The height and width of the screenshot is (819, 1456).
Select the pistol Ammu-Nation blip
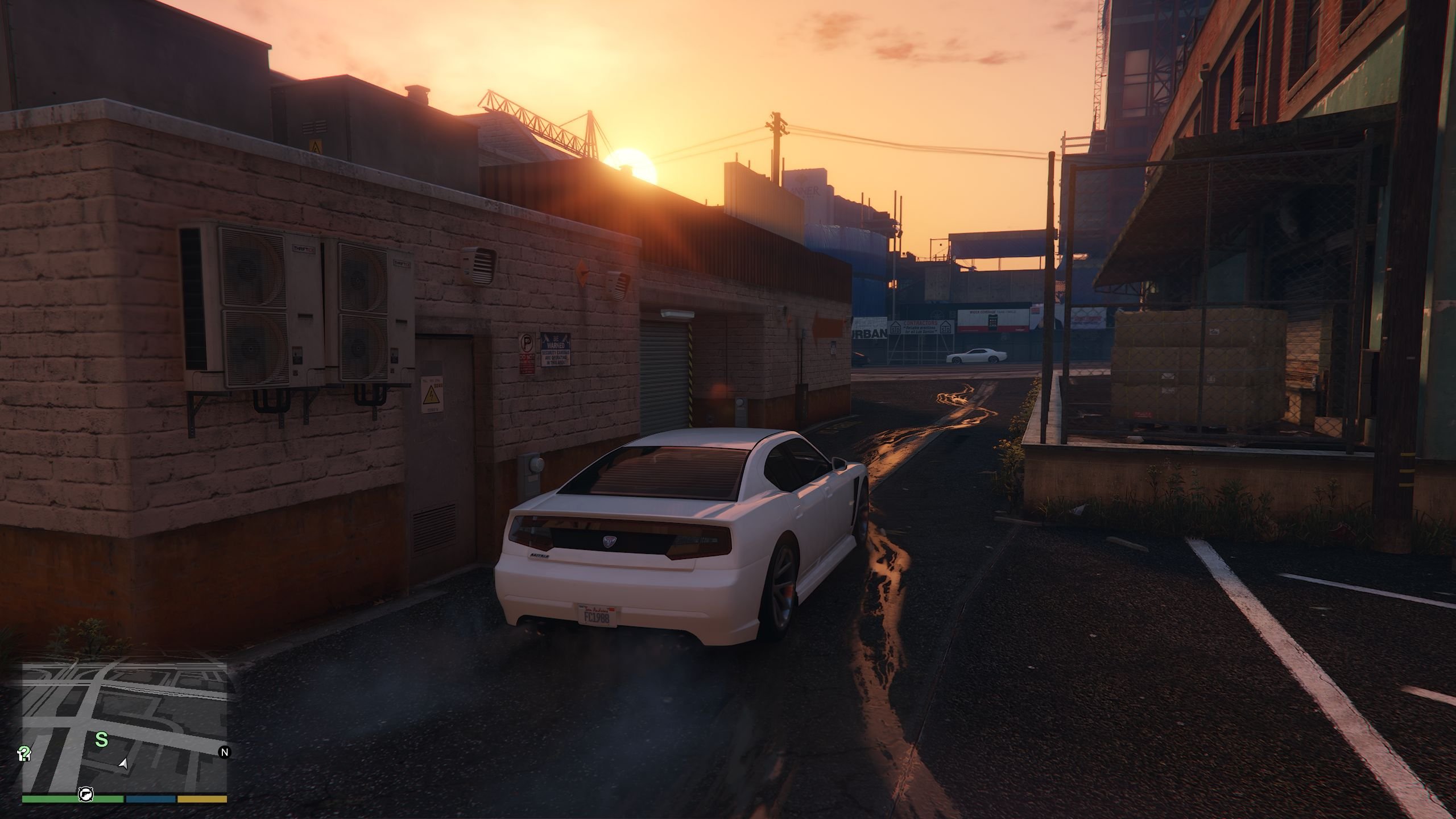coord(86,794)
